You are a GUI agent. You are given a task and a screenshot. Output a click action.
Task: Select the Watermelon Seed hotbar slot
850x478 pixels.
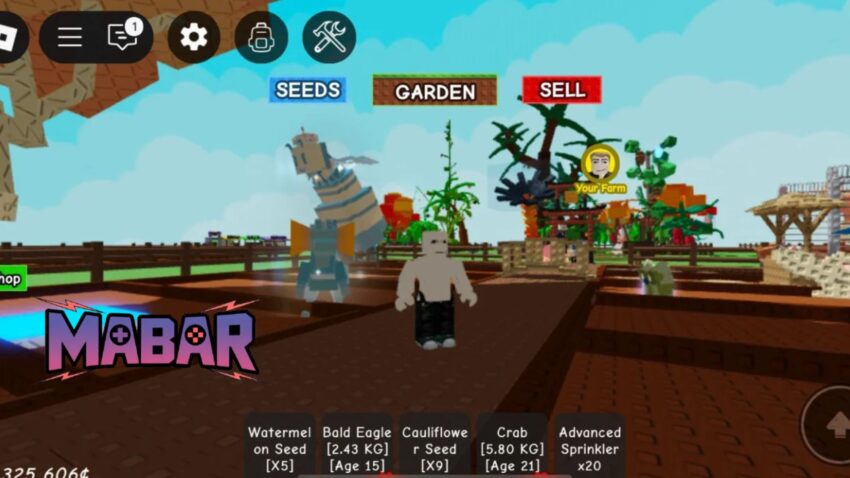point(280,447)
